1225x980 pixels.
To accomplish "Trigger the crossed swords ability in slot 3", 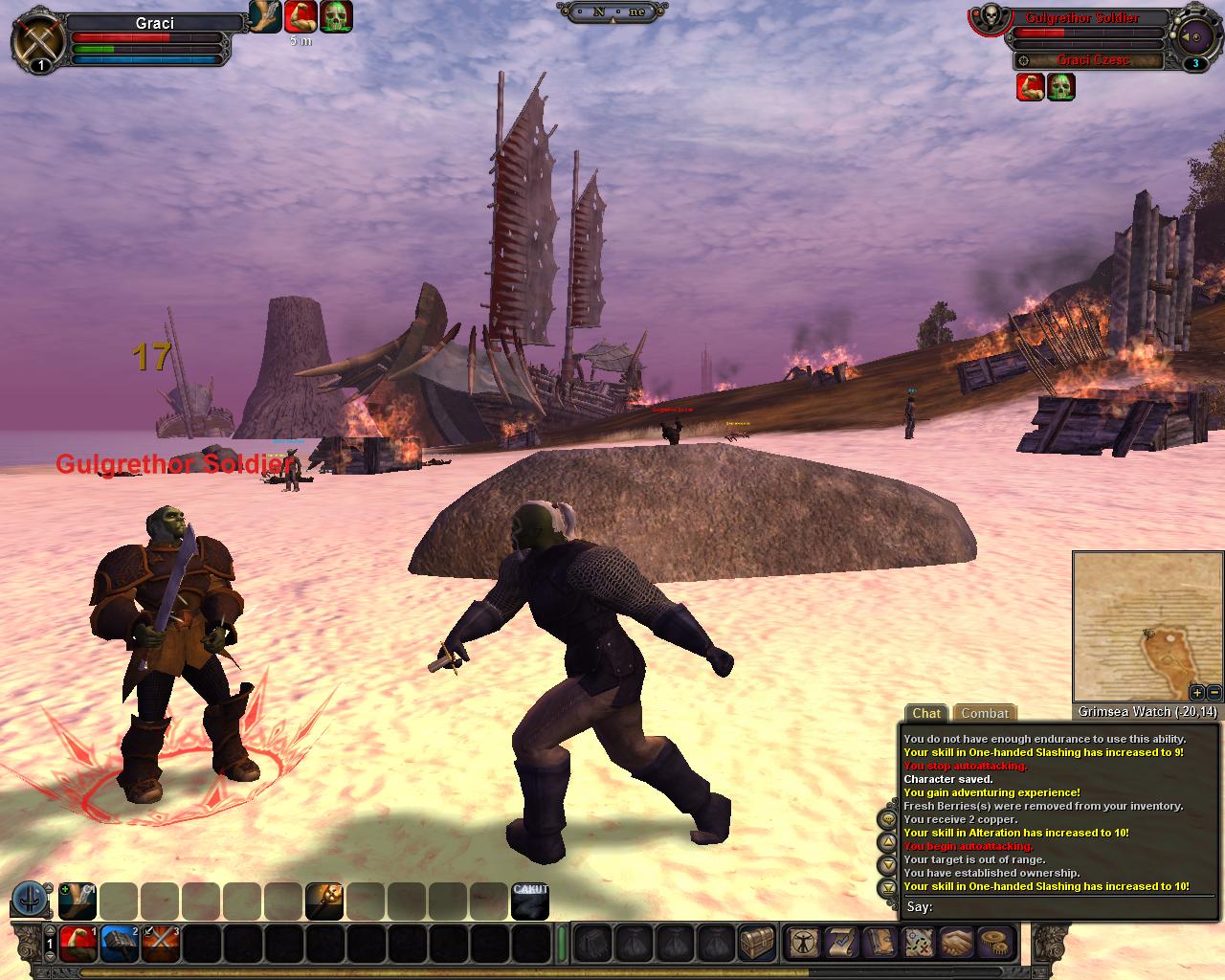I will (161, 944).
